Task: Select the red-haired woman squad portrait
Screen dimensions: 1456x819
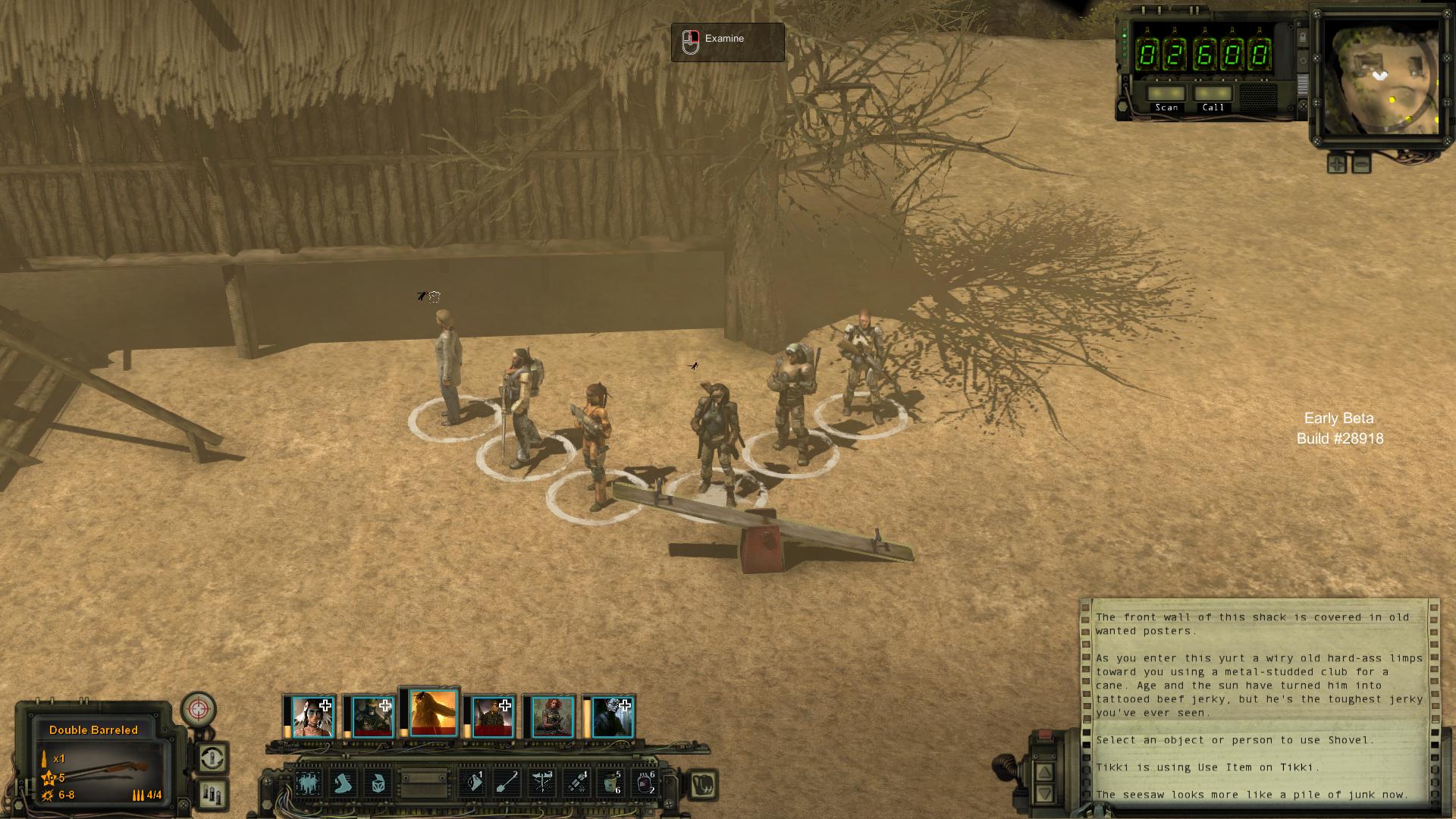Action: 552,717
